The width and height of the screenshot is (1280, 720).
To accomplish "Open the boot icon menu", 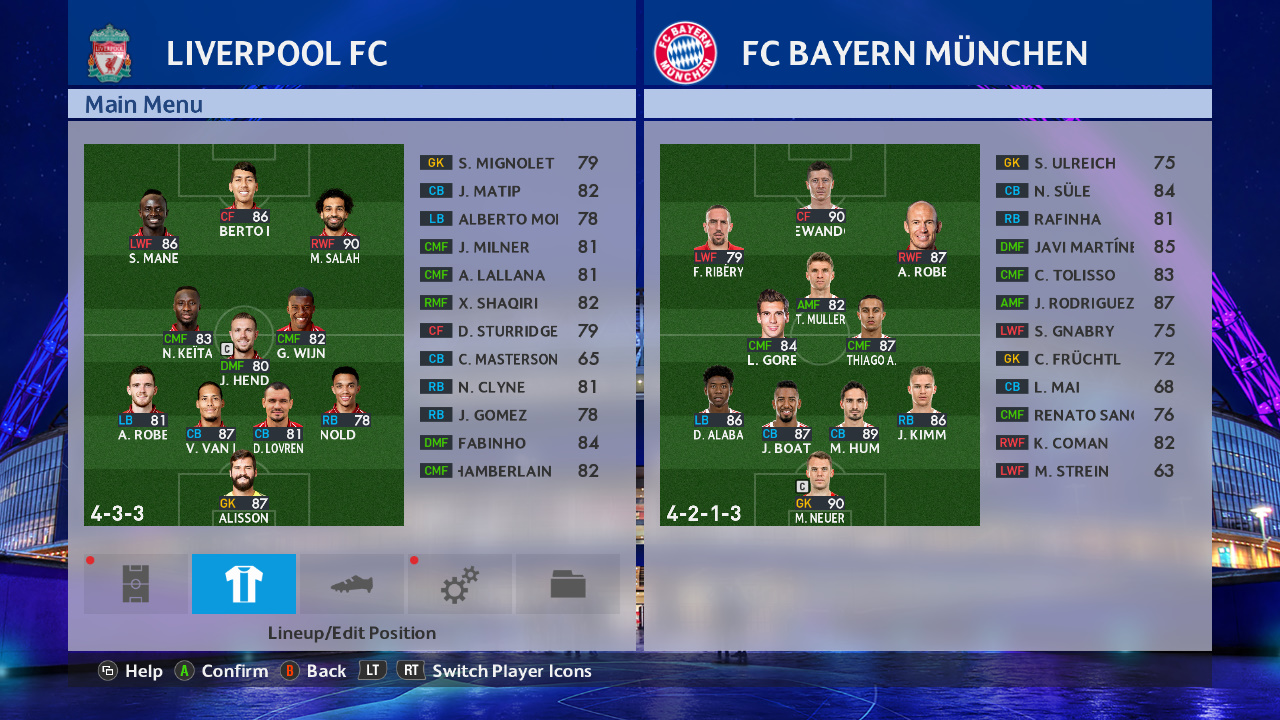I will 352,584.
